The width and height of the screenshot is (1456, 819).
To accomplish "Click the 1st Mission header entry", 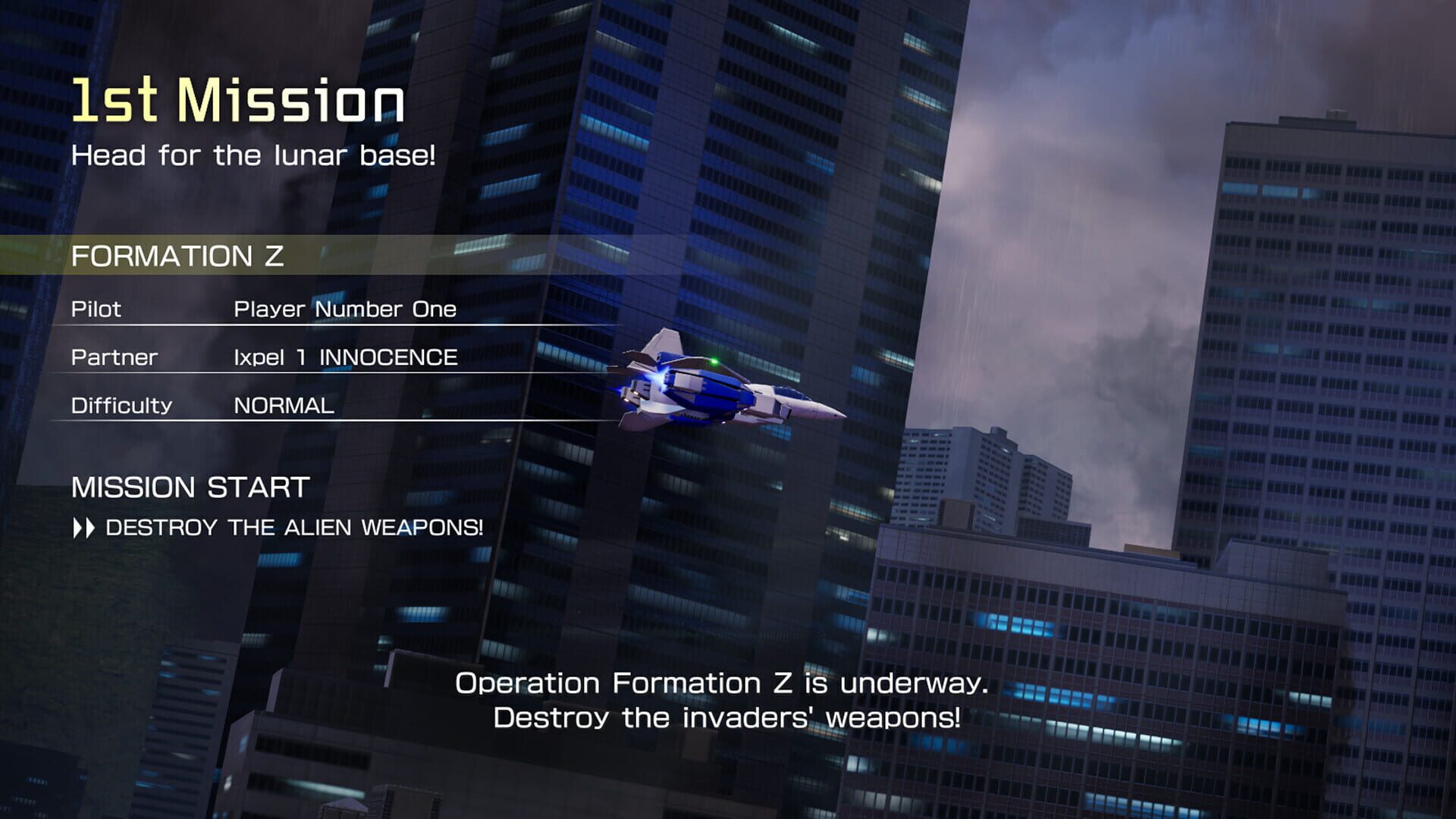I will [x=237, y=100].
